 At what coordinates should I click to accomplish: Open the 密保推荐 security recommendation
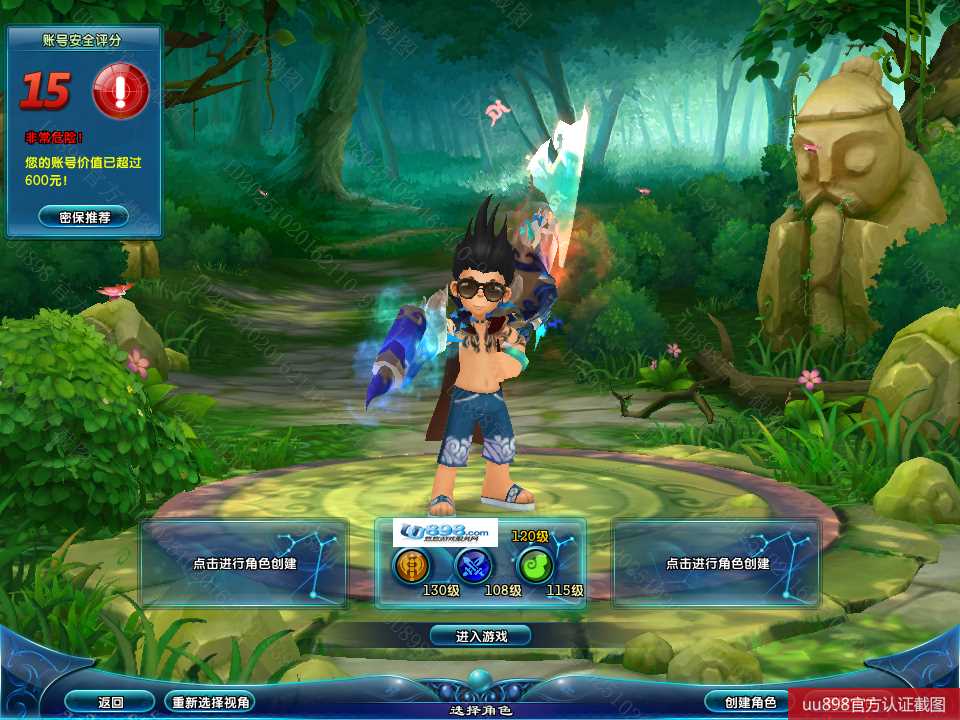84,216
